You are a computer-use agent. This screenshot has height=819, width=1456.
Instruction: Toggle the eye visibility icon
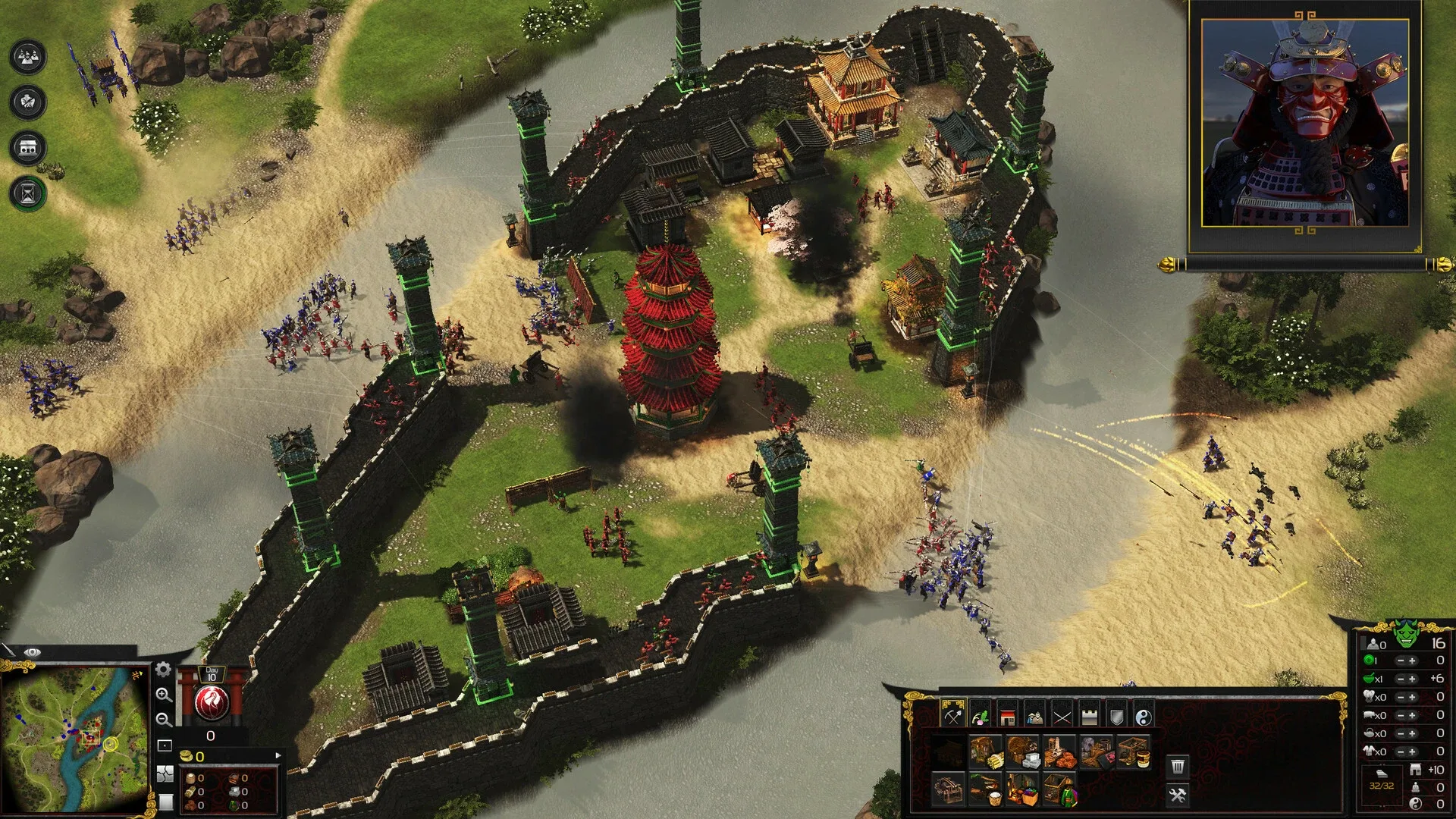[32, 652]
